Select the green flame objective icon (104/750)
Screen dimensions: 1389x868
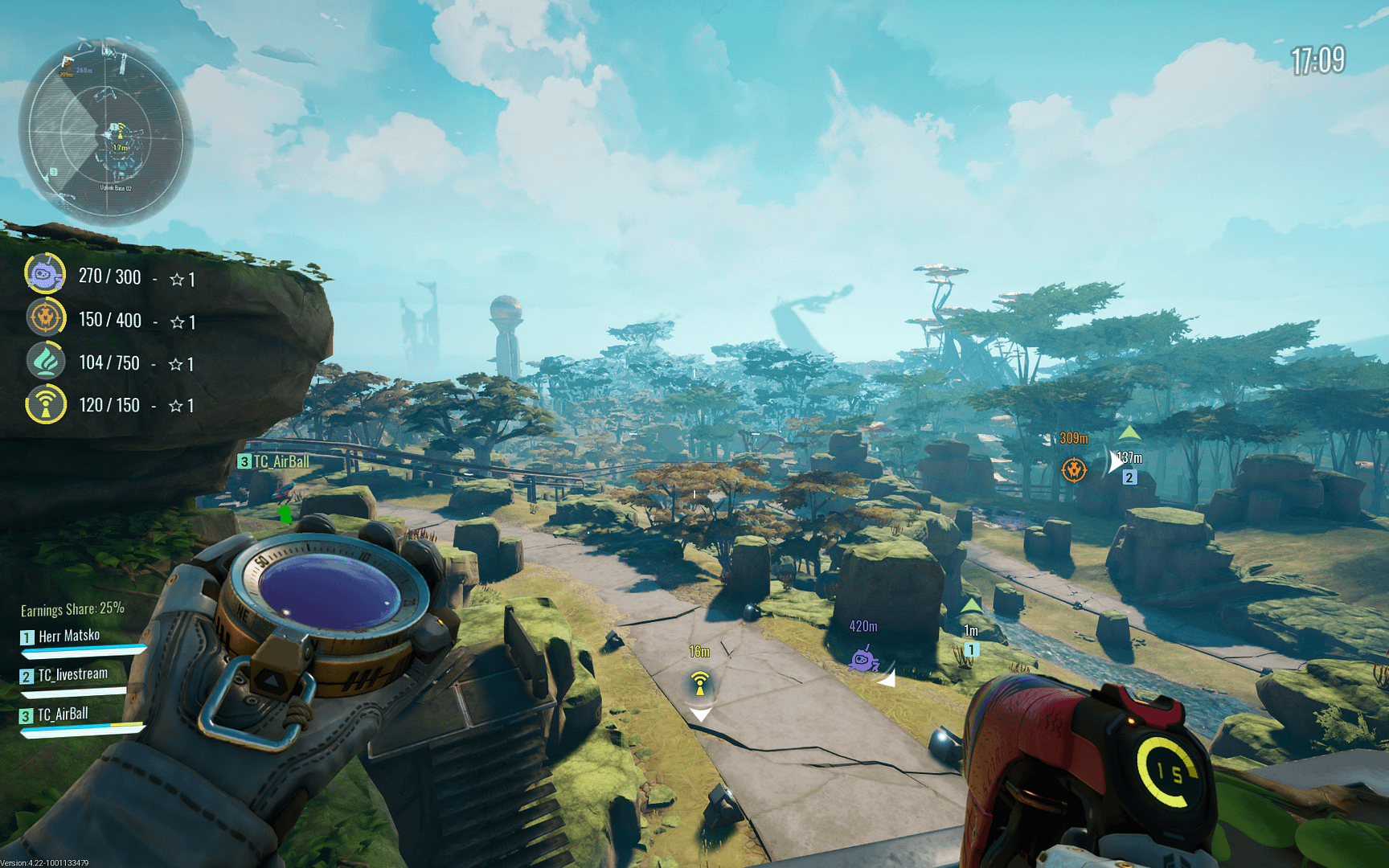pos(45,362)
